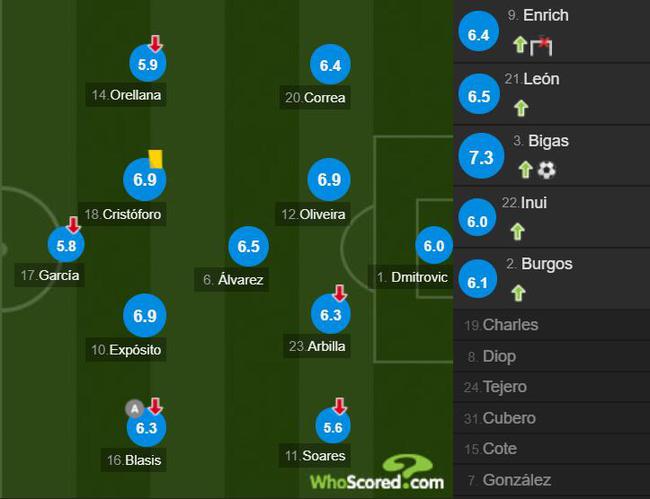The height and width of the screenshot is (499, 650).
Task: Select Arbilla's 6.3 player marker
Action: 330,315
